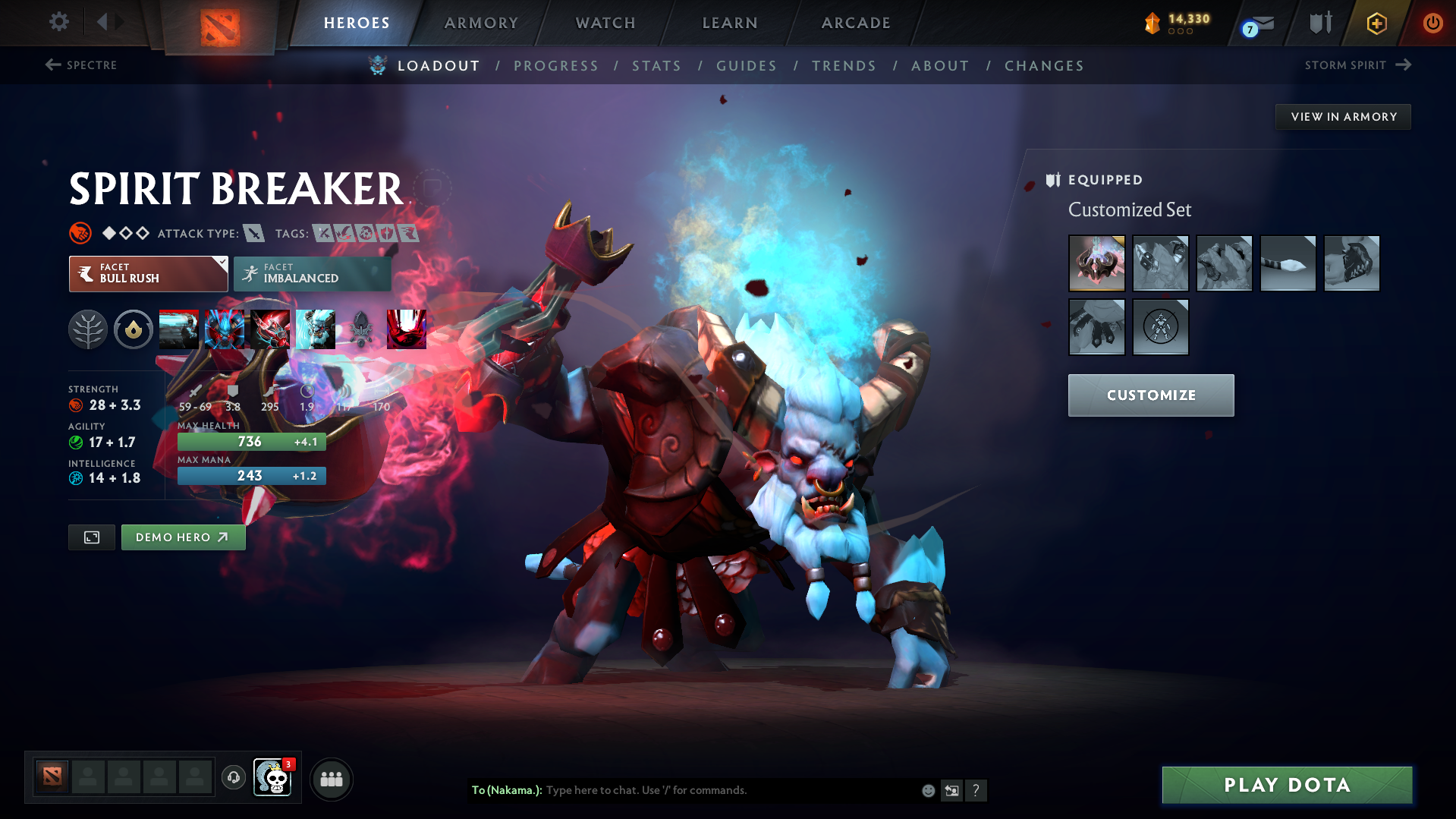The height and width of the screenshot is (819, 1456).
Task: Select the Spirit Breaker talent tree icon
Action: click(88, 329)
